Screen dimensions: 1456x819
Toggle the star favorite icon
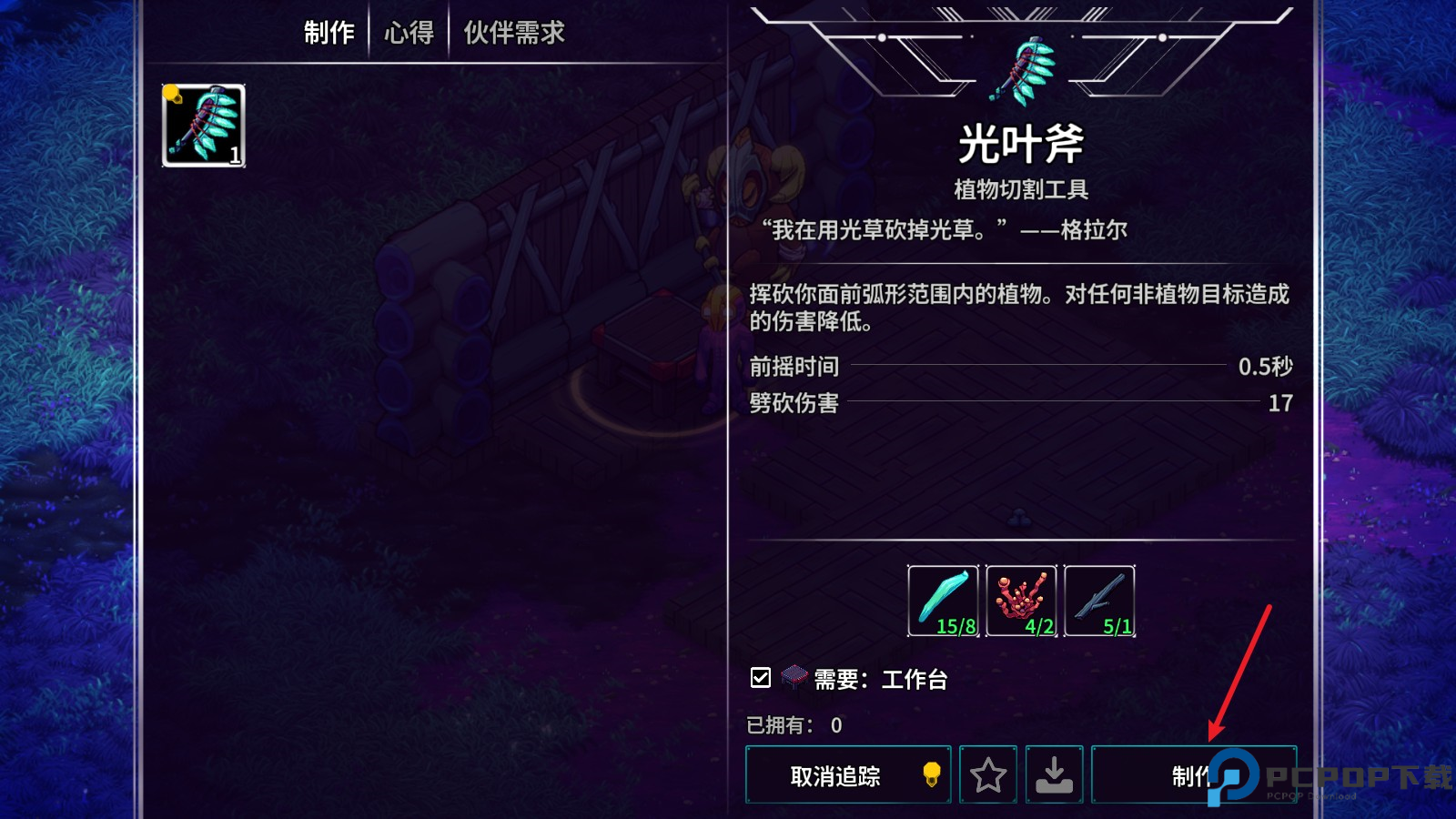(988, 774)
